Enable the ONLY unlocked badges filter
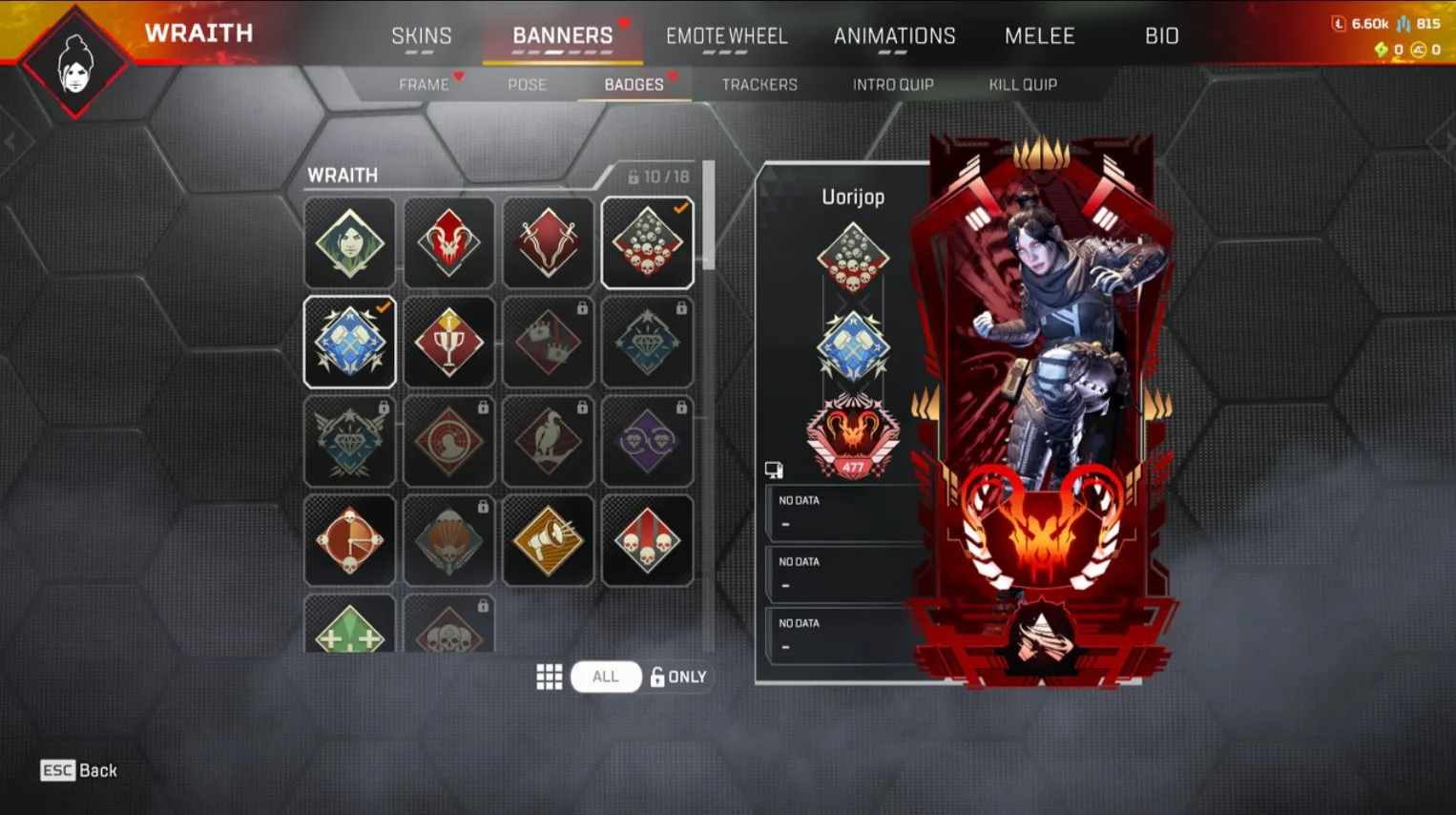The image size is (1456, 815). (679, 677)
